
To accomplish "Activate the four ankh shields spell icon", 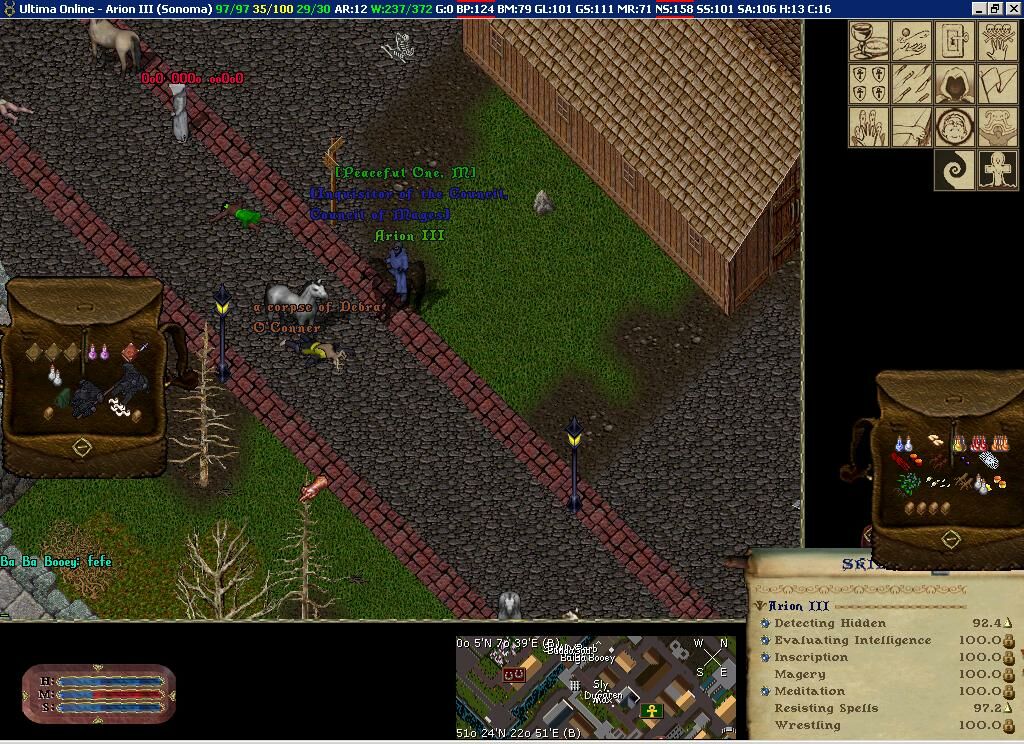I will (869, 84).
